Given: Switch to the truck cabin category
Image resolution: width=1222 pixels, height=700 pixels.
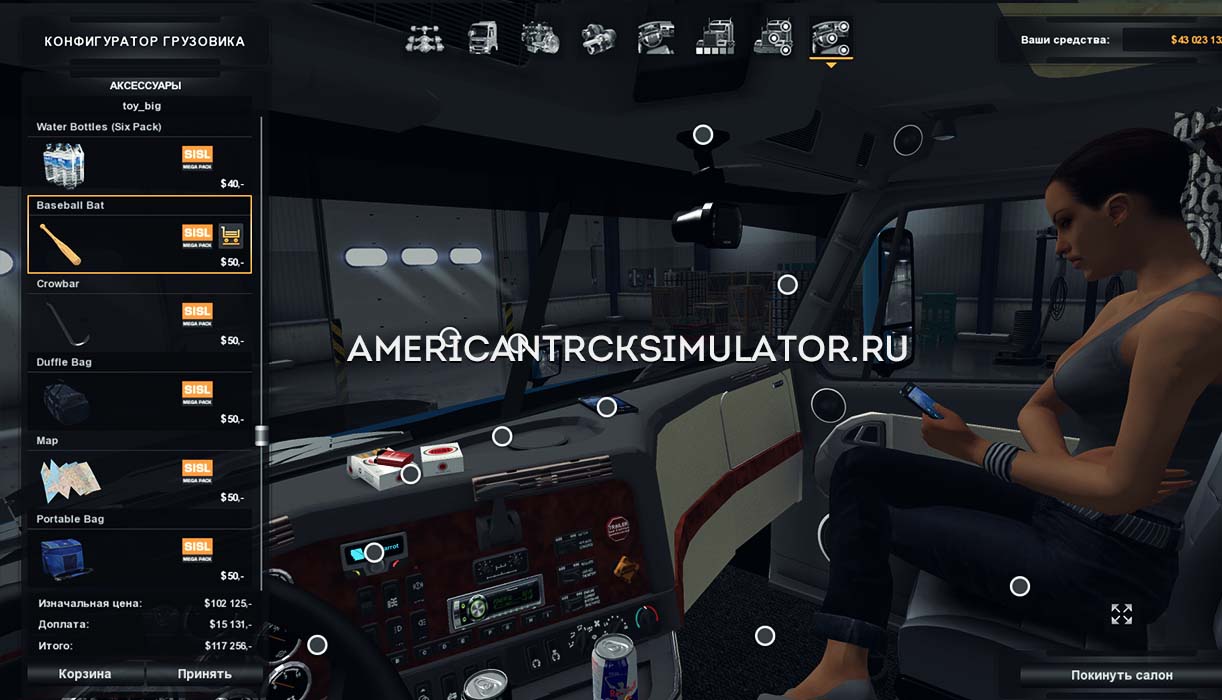Looking at the screenshot, I should [482, 38].
